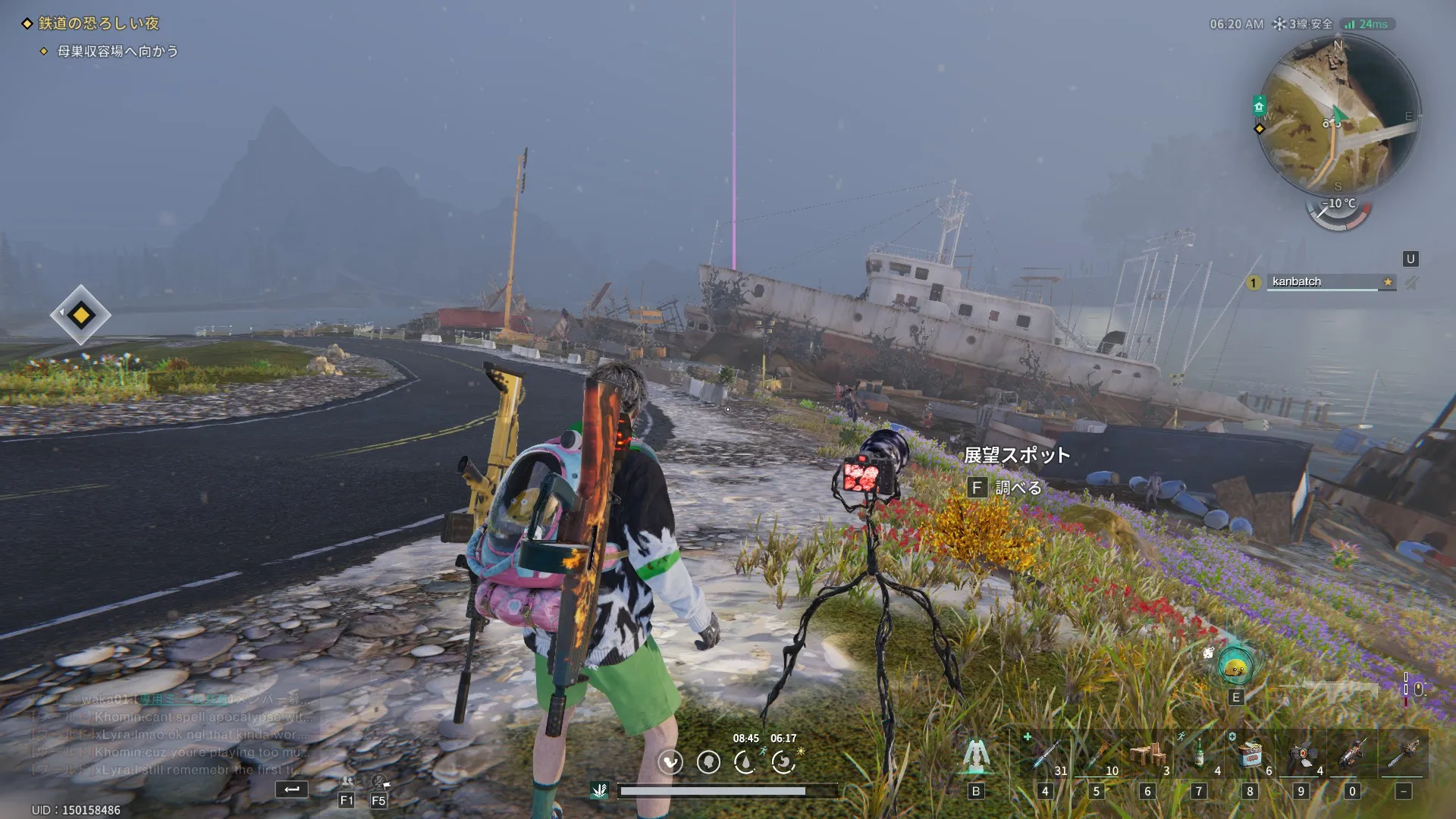Select kanbatch in the party list
Image resolution: width=1456 pixels, height=819 pixels.
tap(1322, 282)
